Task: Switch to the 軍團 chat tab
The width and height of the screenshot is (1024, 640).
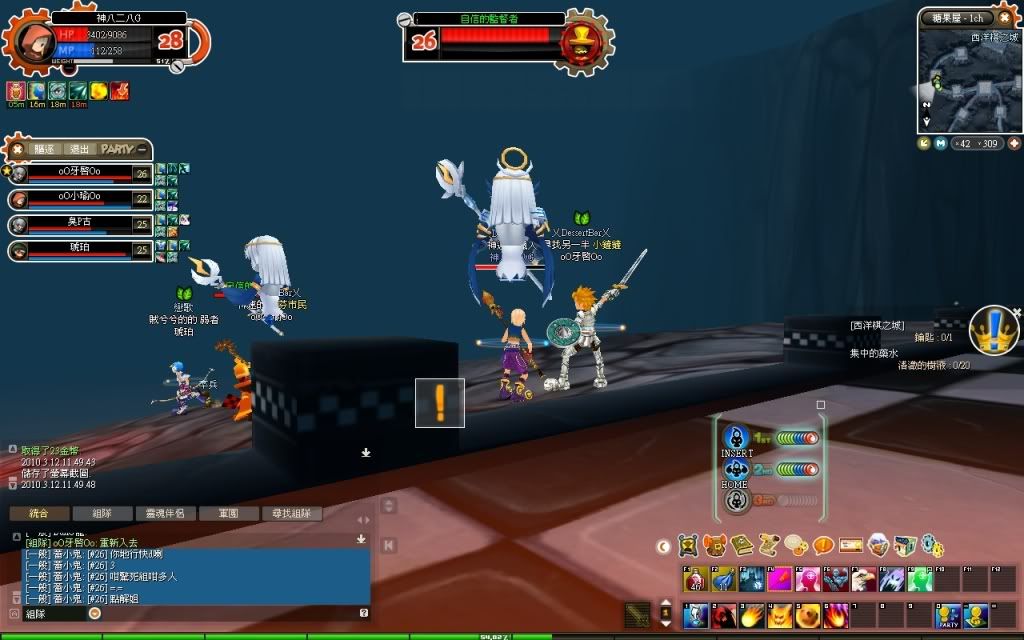Action: (229, 514)
